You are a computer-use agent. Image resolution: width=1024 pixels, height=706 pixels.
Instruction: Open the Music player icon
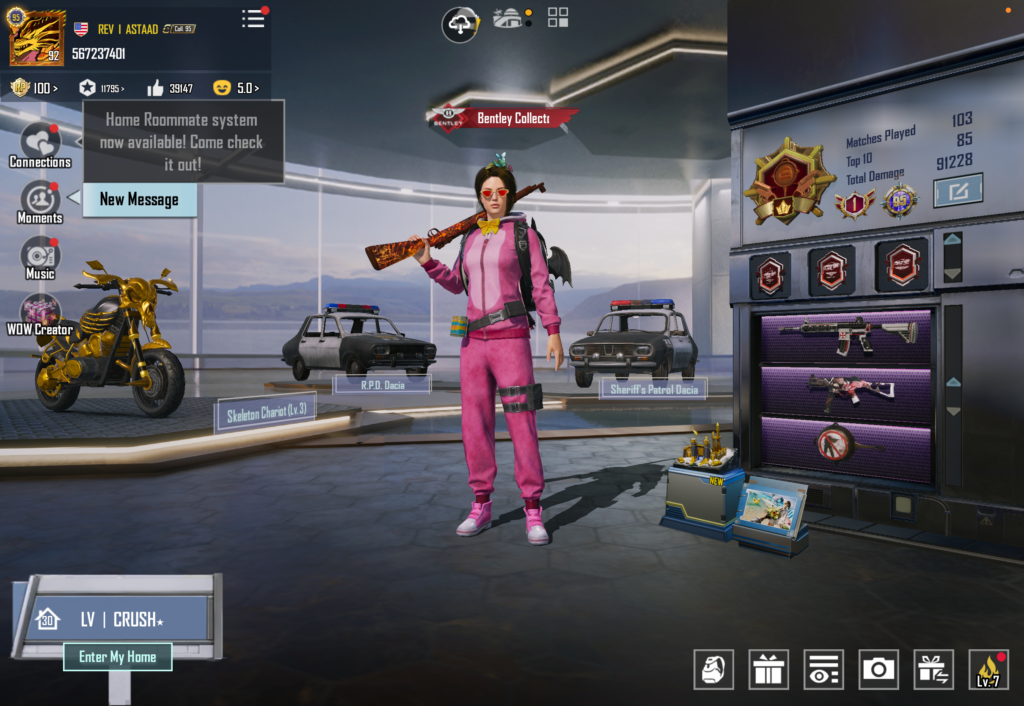pyautogui.click(x=40, y=257)
